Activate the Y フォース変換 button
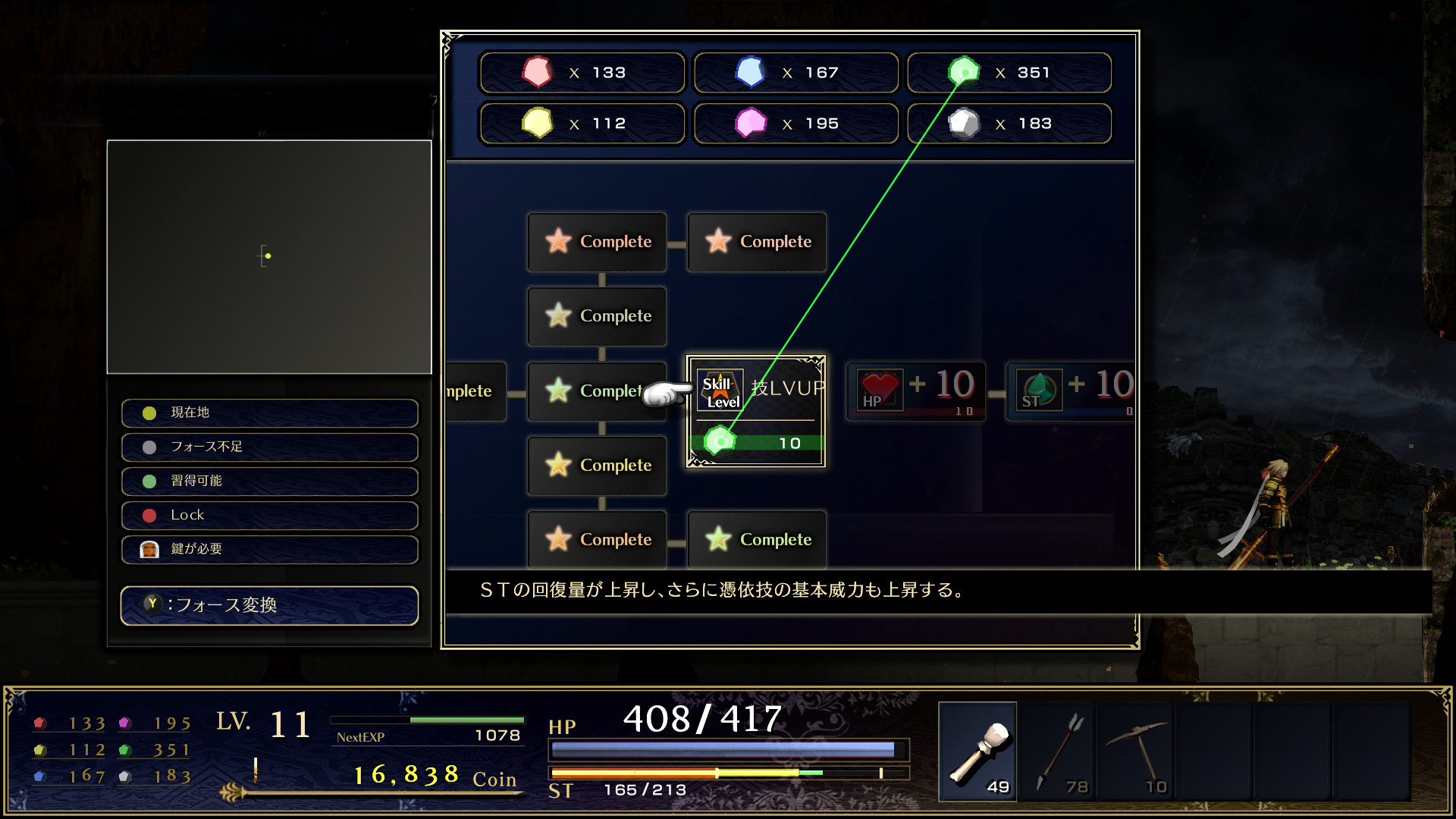The image size is (1456, 819). click(x=269, y=606)
